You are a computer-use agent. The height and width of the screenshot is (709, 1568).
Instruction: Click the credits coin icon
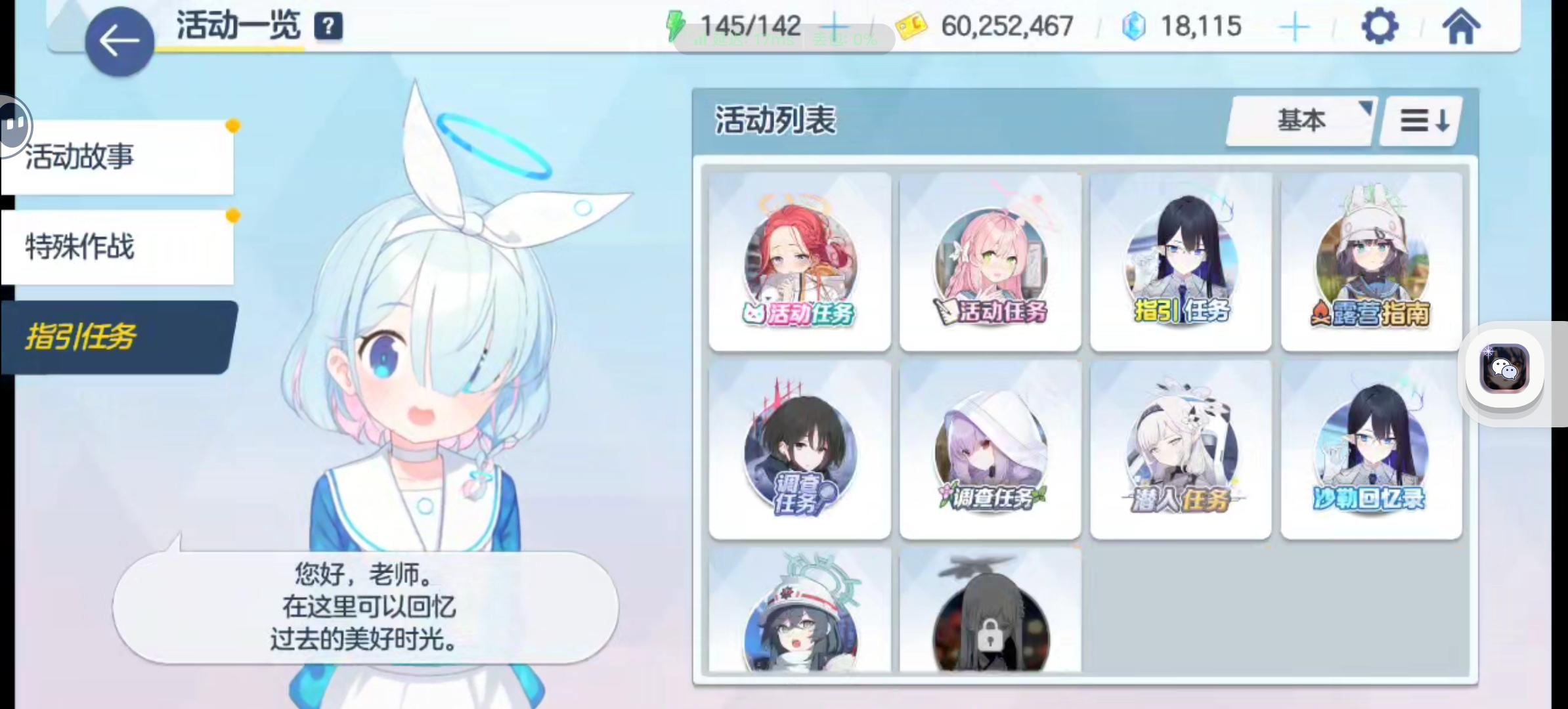pos(913,26)
